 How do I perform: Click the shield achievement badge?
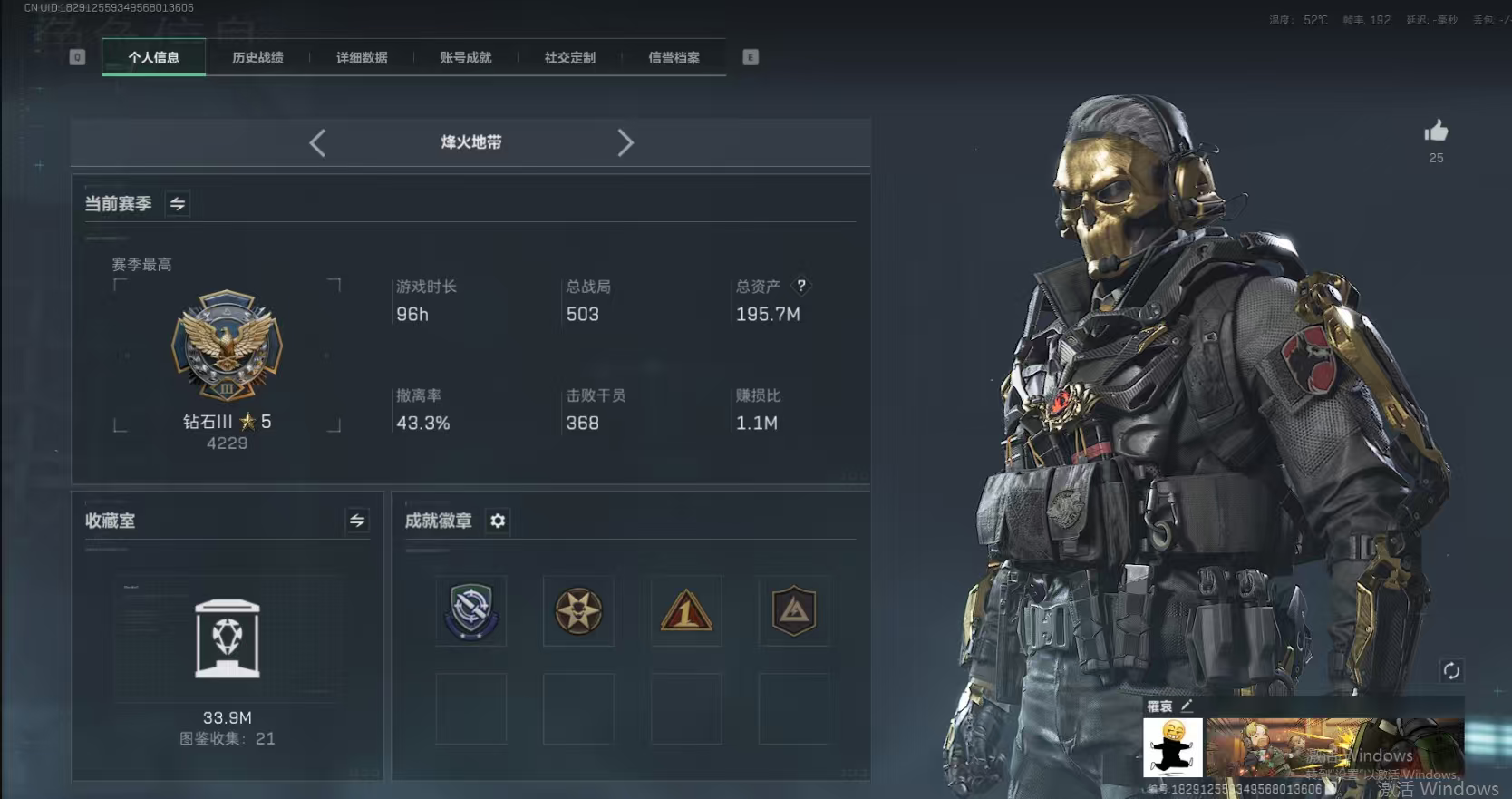(x=470, y=611)
